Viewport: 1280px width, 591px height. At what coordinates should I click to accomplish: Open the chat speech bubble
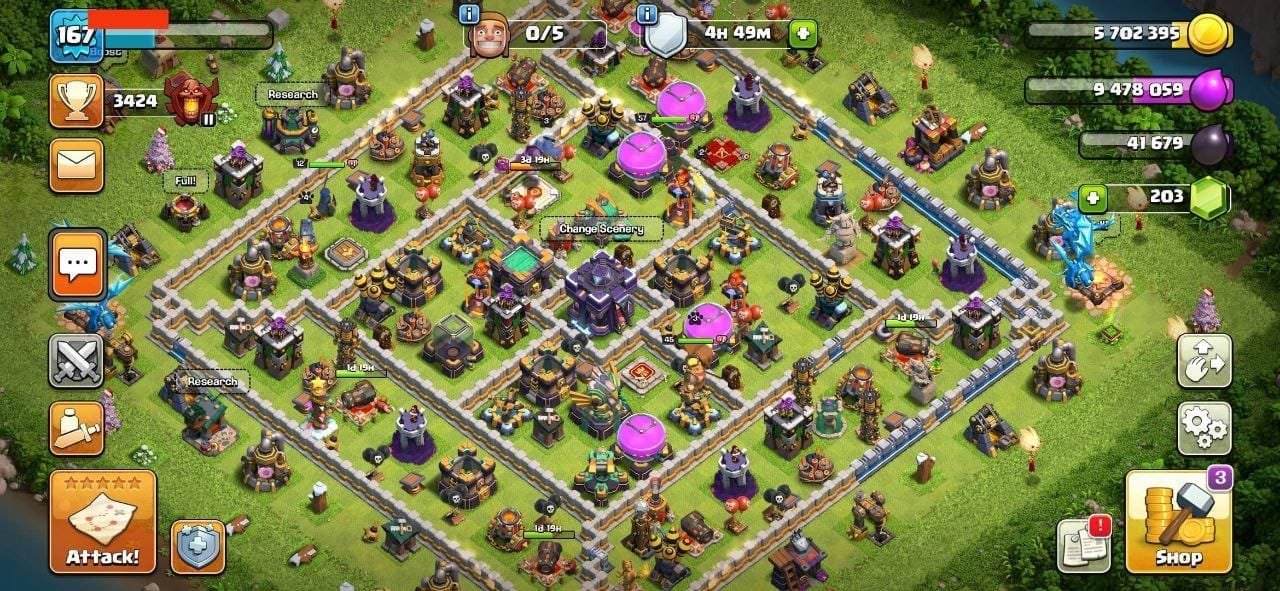coord(77,265)
